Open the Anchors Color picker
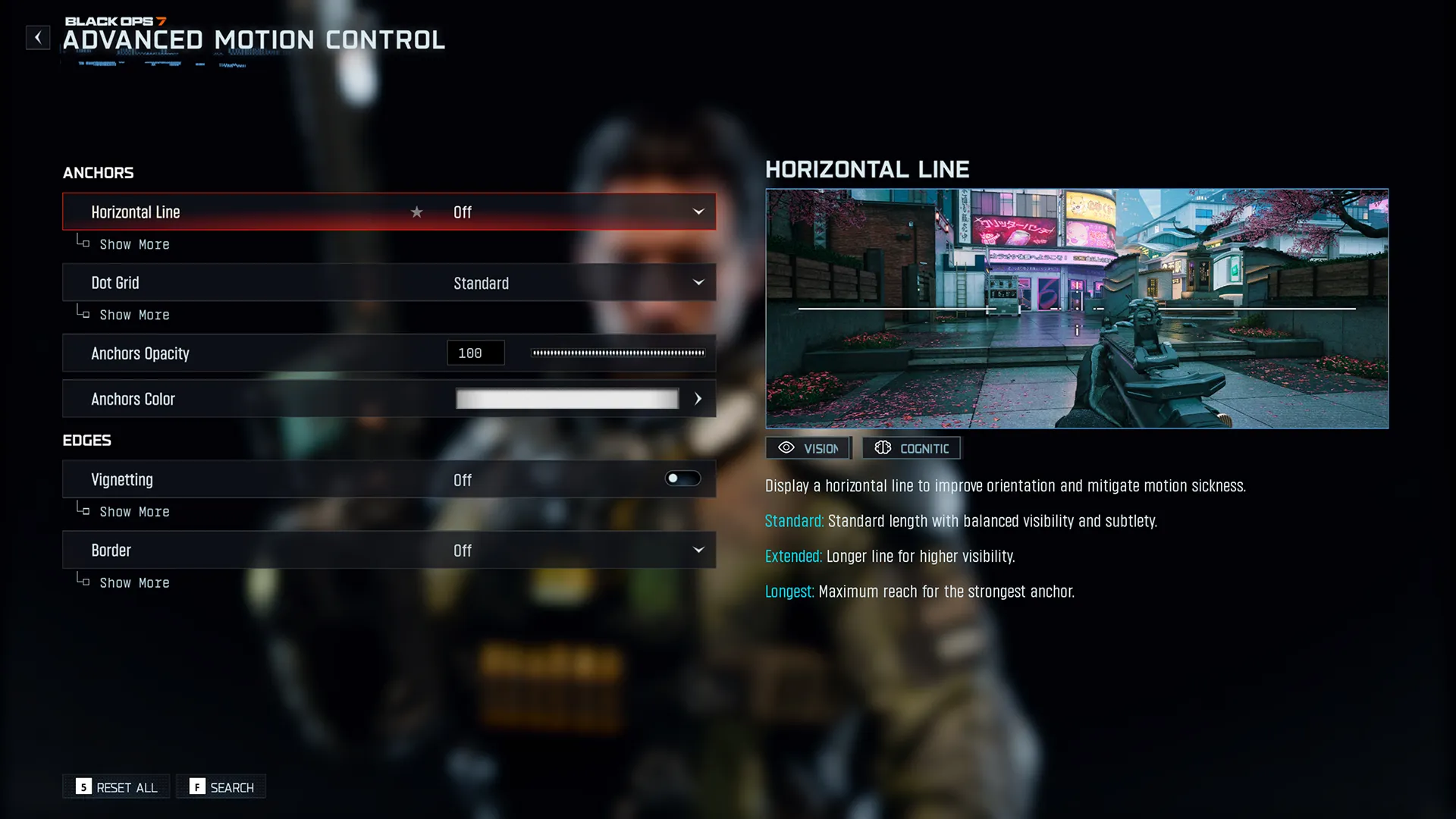The height and width of the screenshot is (819, 1456). coord(697,399)
